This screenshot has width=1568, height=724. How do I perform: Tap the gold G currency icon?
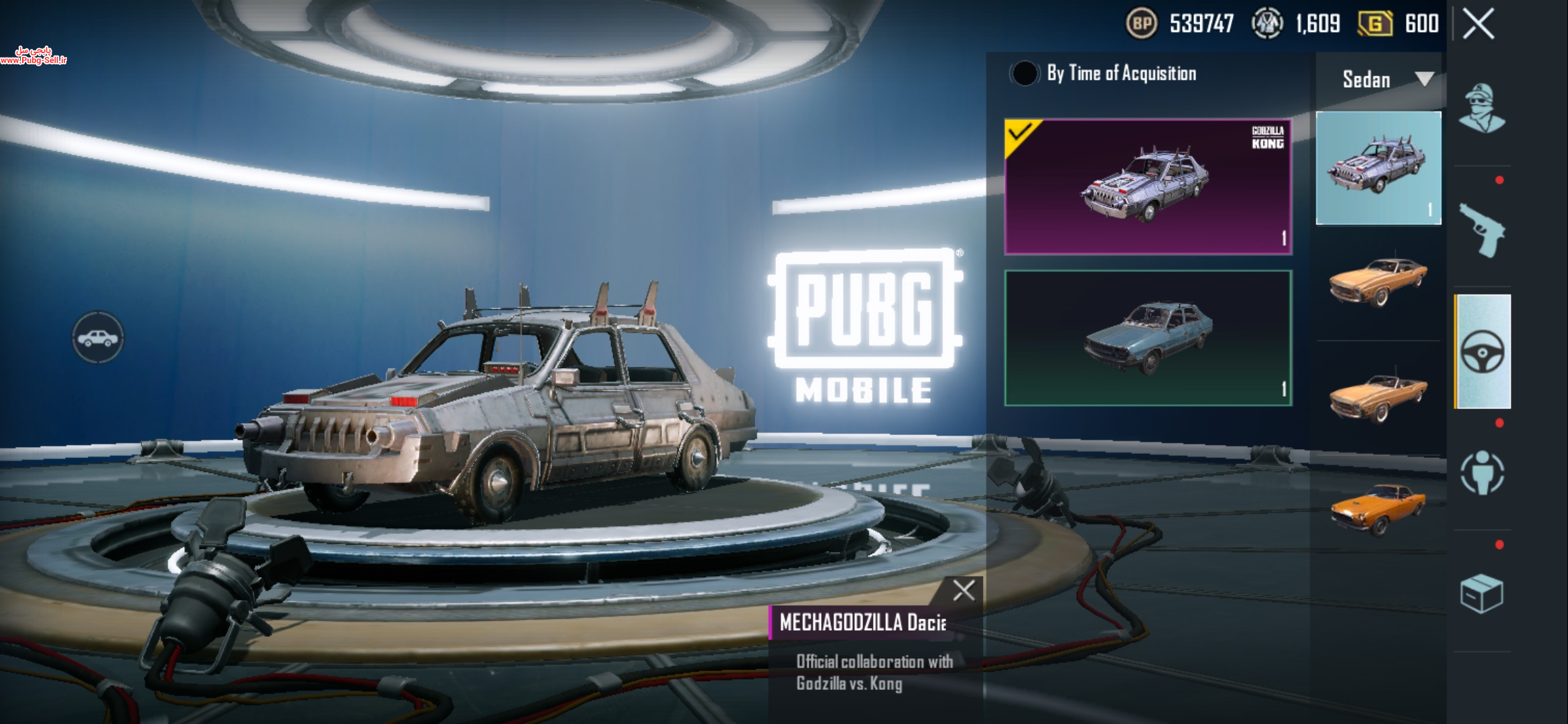[1374, 24]
